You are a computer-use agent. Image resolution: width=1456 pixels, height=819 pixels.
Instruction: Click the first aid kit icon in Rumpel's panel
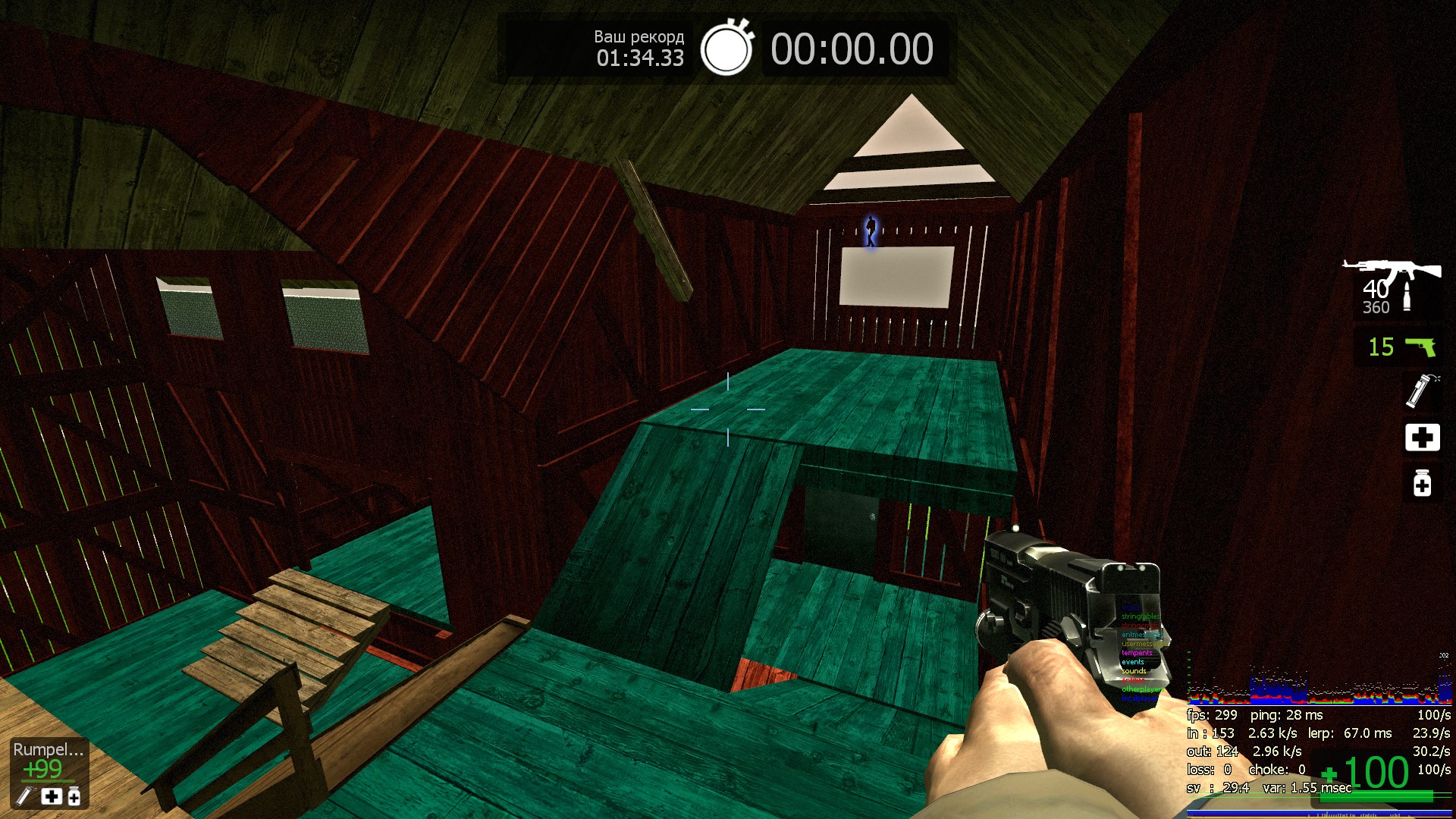click(52, 795)
